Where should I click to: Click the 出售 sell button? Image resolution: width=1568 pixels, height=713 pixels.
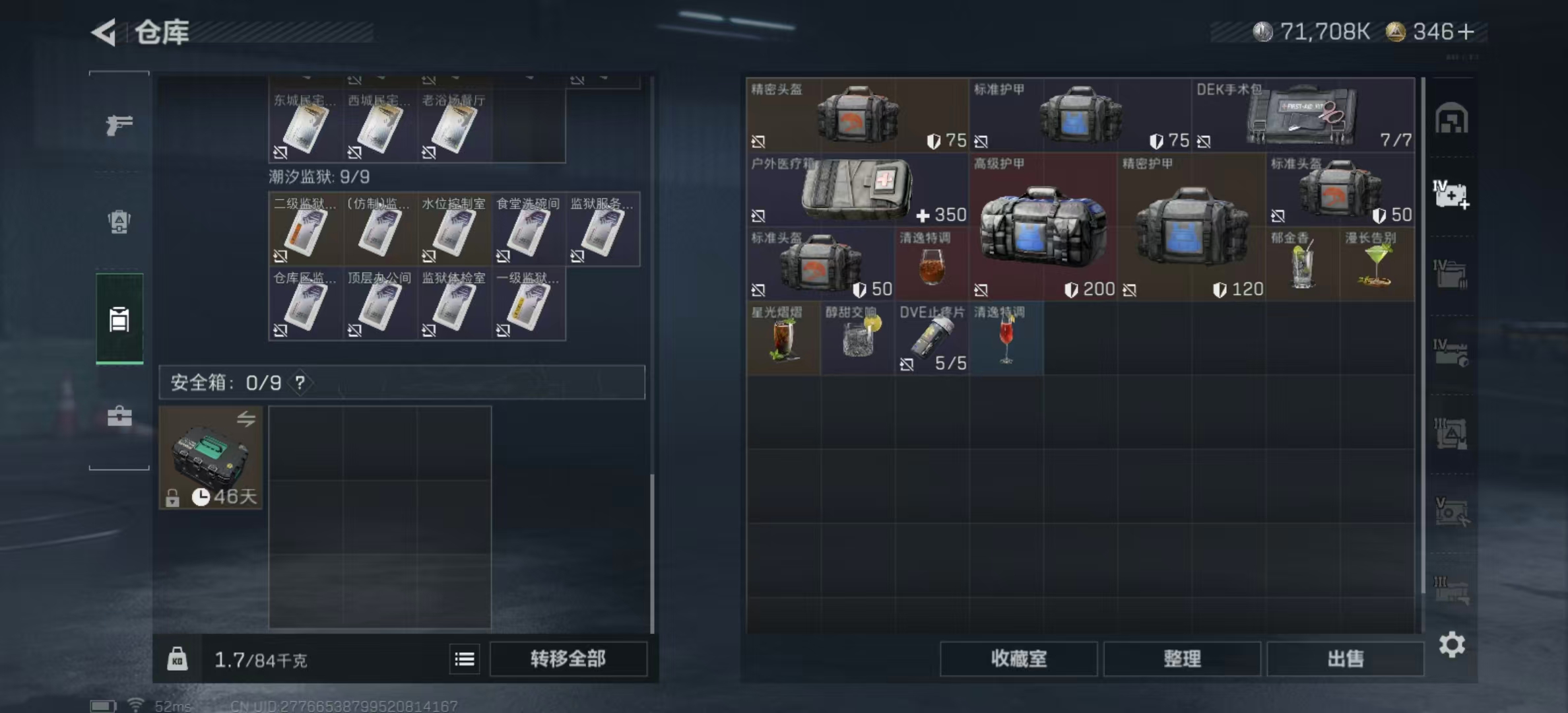pos(1345,659)
